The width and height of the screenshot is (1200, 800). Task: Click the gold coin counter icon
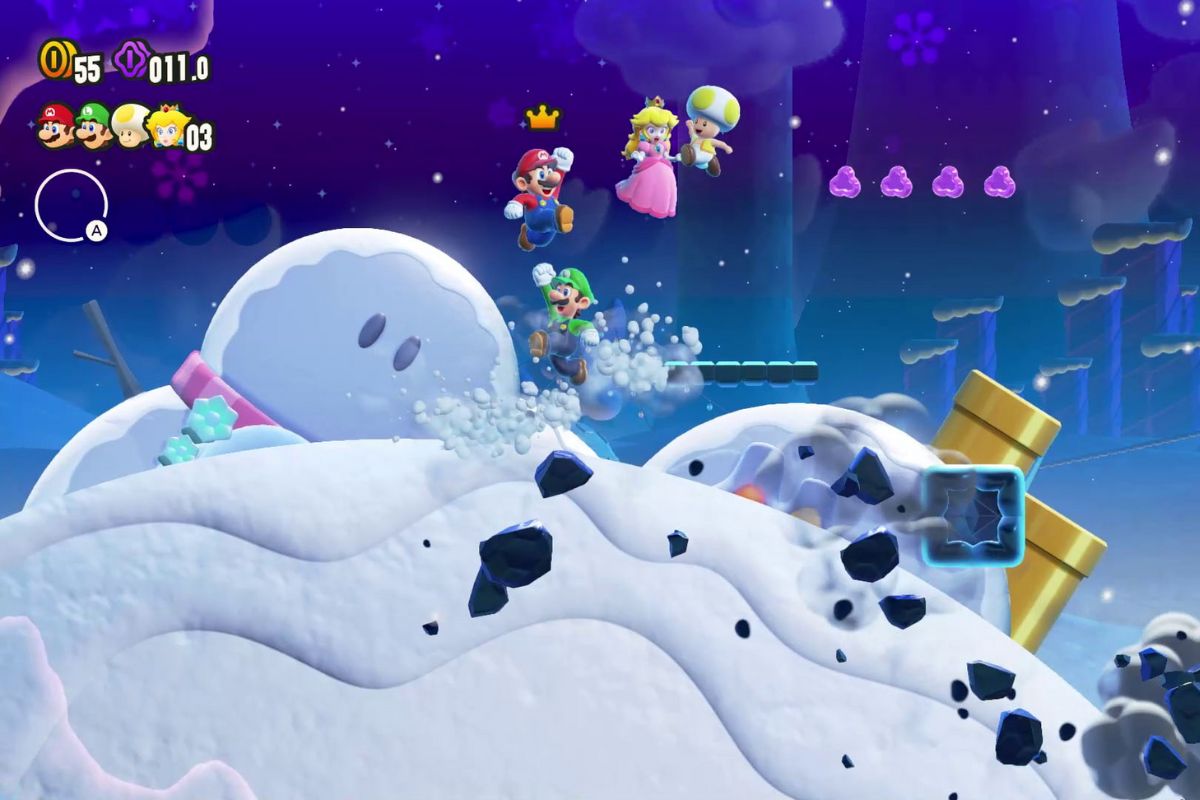coord(54,60)
